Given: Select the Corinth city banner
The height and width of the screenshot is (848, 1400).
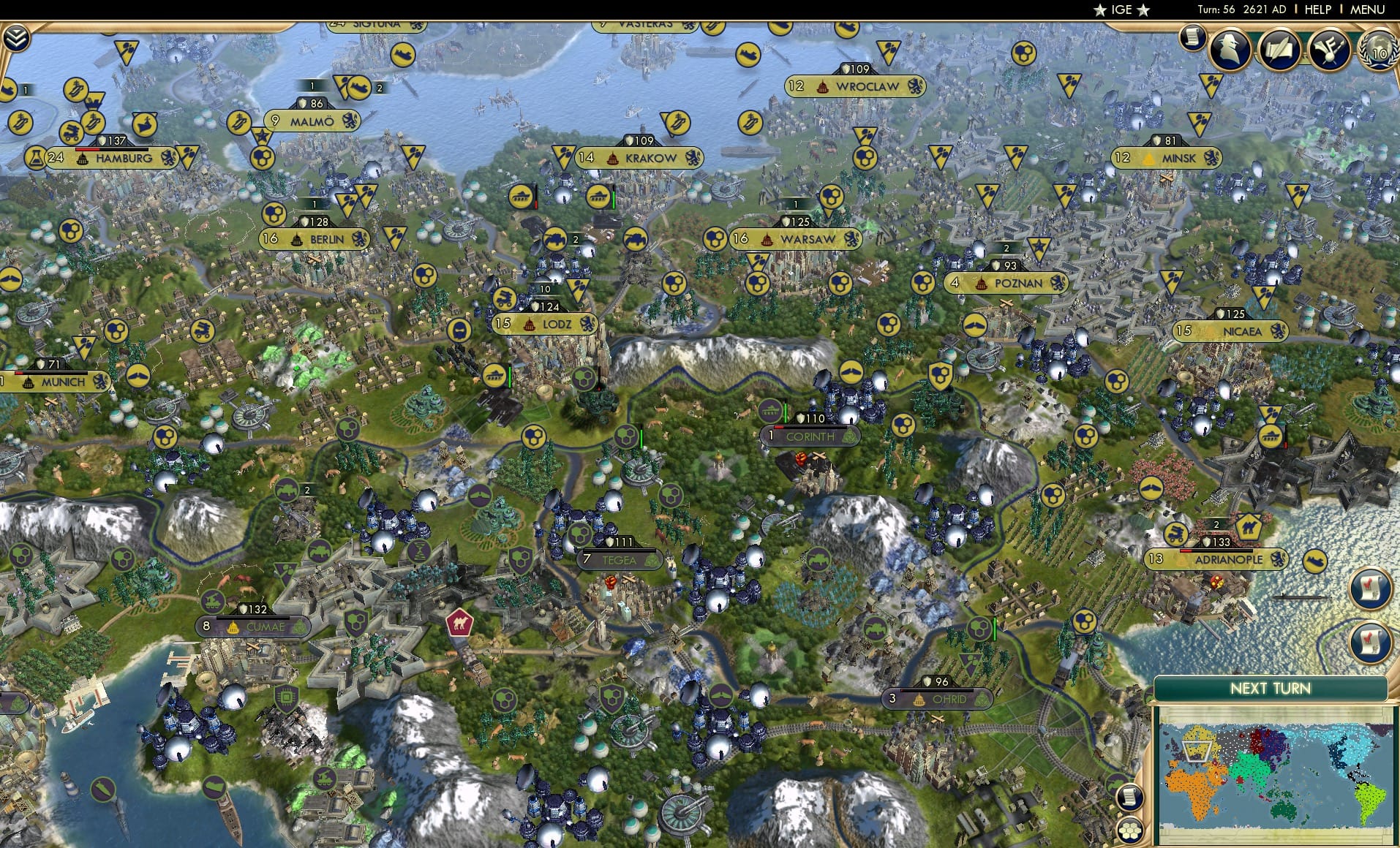Looking at the screenshot, I should 809,436.
